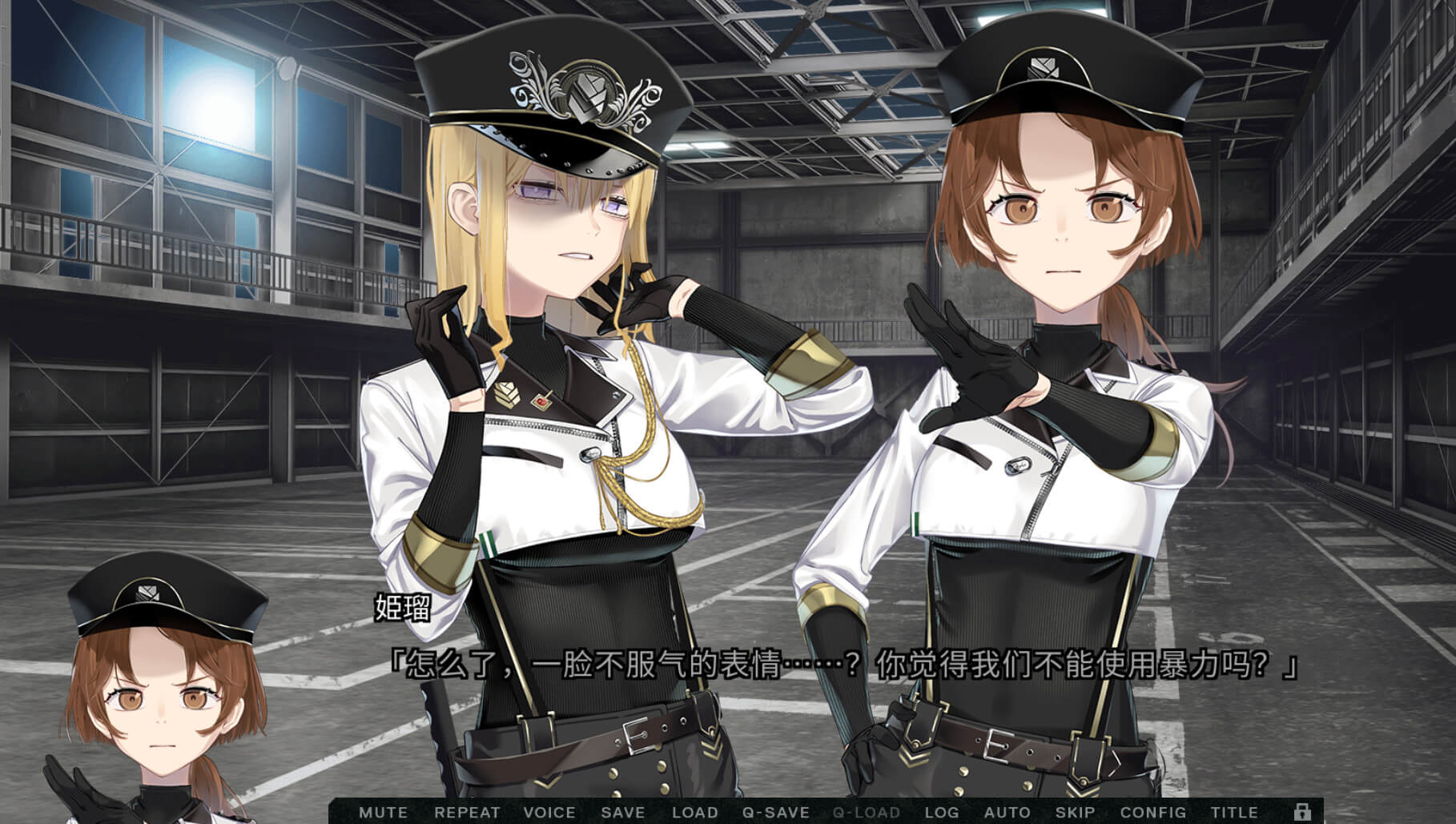This screenshot has height=824, width=1456.
Task: Replay the voice line using REPEAT
Action: pyautogui.click(x=467, y=812)
